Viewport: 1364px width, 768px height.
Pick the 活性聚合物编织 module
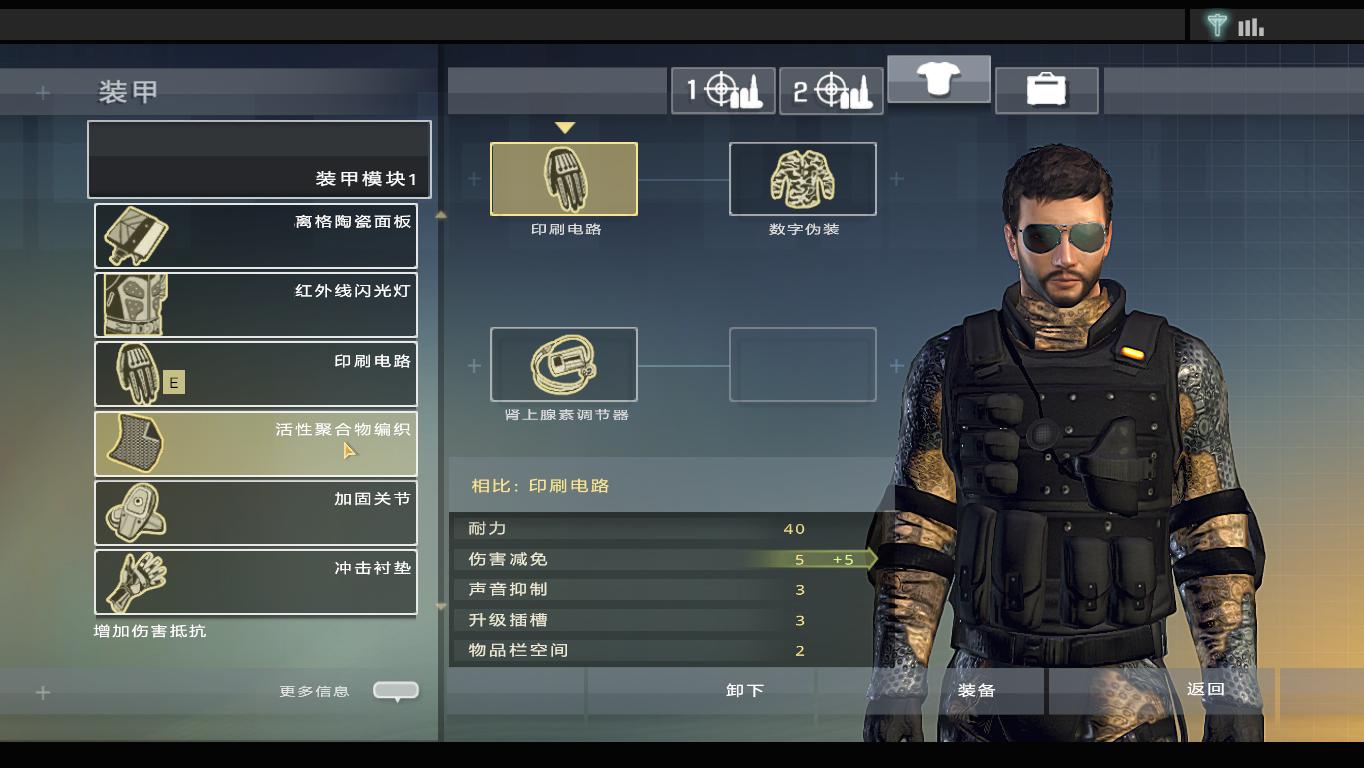click(256, 443)
